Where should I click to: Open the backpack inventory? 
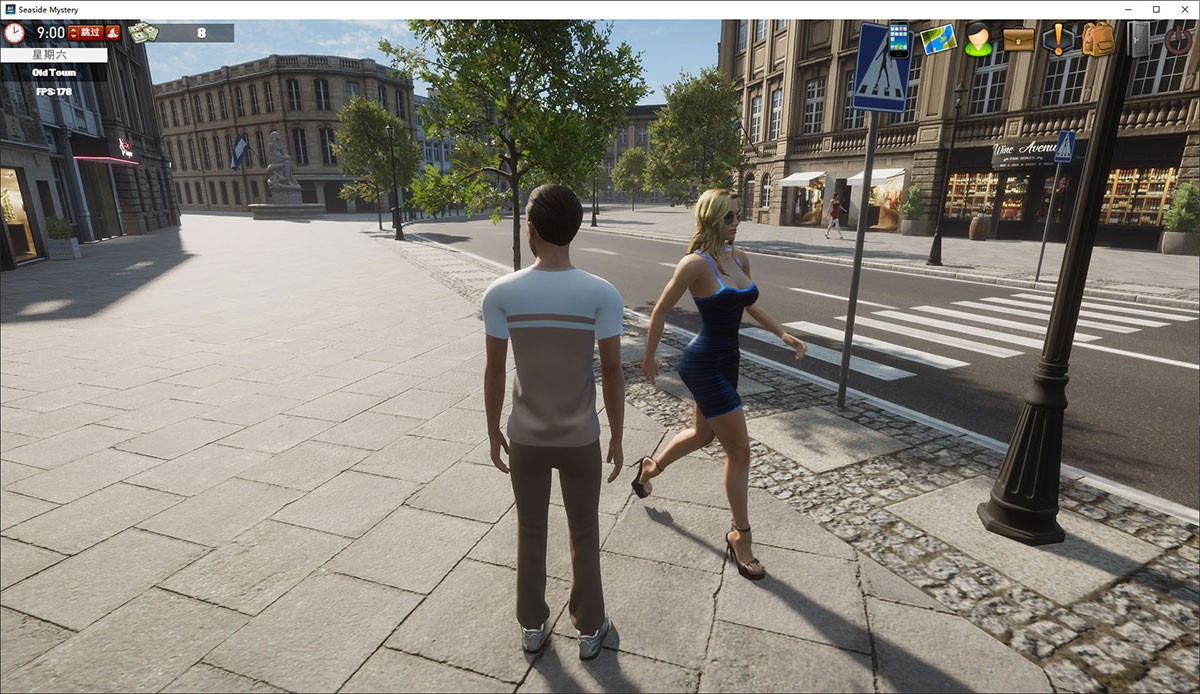point(1097,39)
